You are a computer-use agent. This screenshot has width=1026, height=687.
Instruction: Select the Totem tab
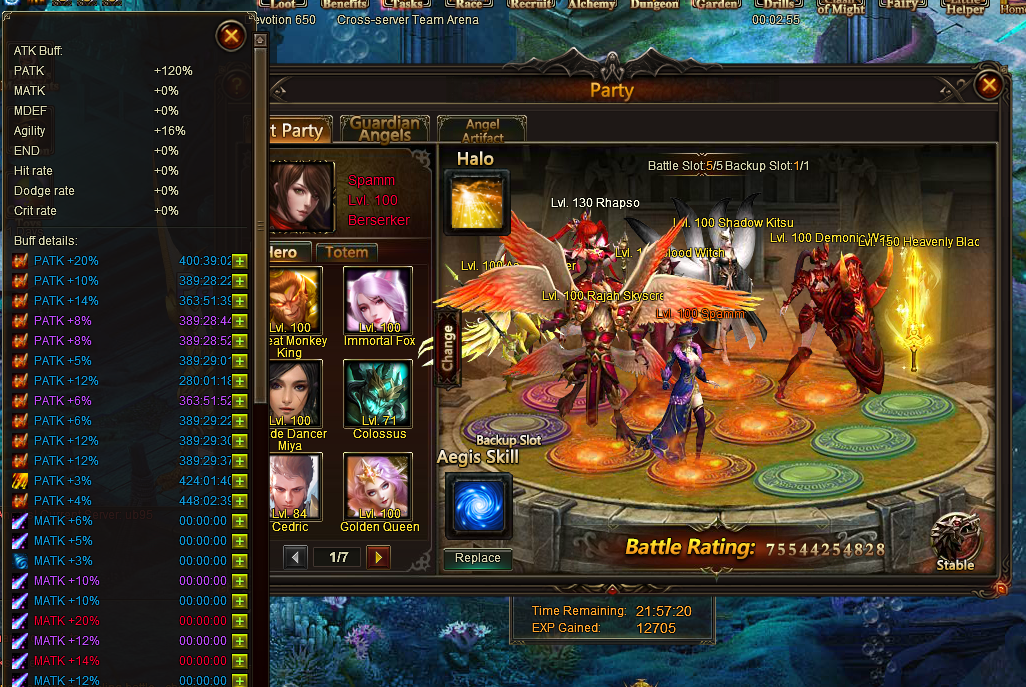coord(347,253)
